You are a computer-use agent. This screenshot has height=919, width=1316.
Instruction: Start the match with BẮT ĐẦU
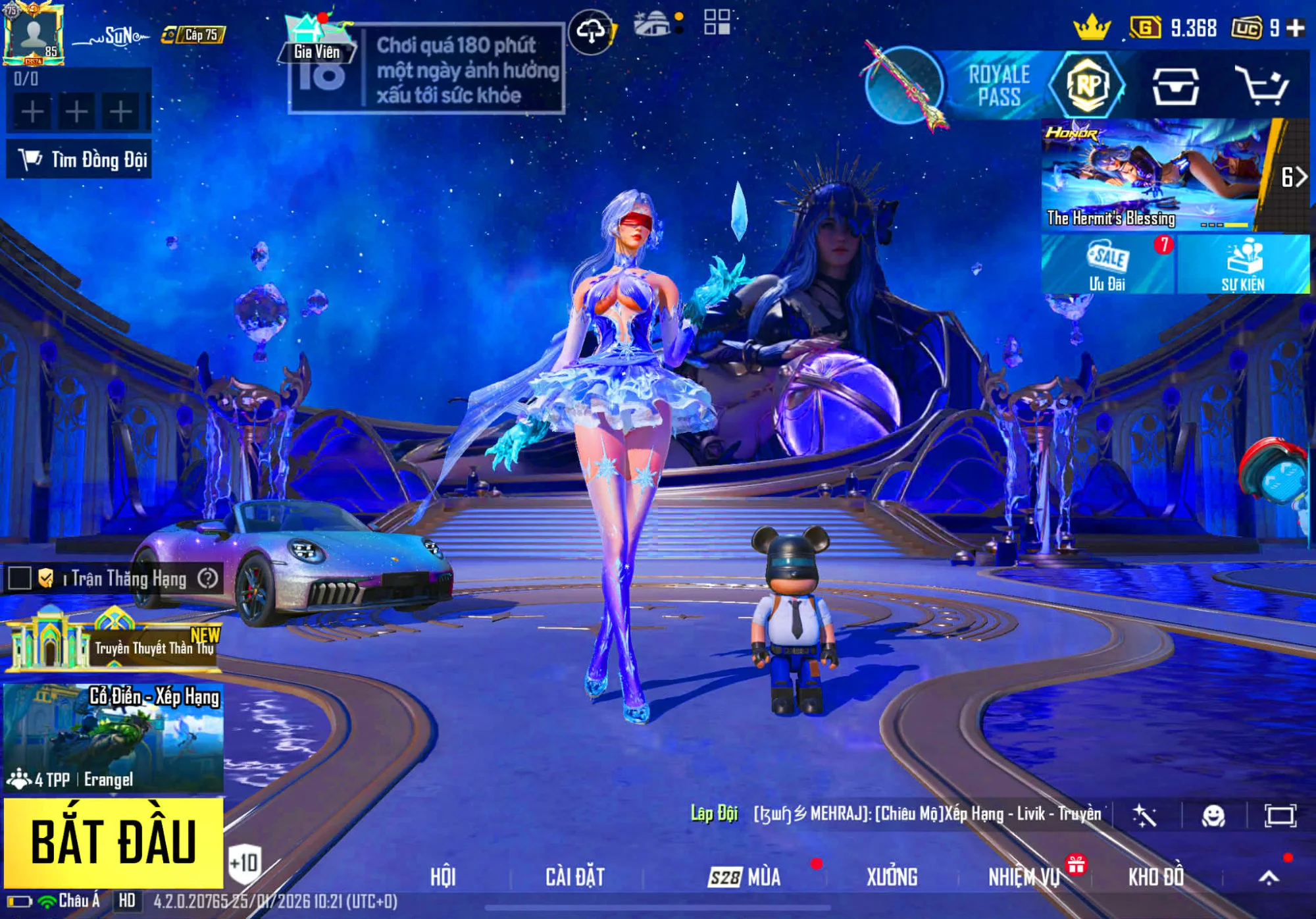pos(113,842)
